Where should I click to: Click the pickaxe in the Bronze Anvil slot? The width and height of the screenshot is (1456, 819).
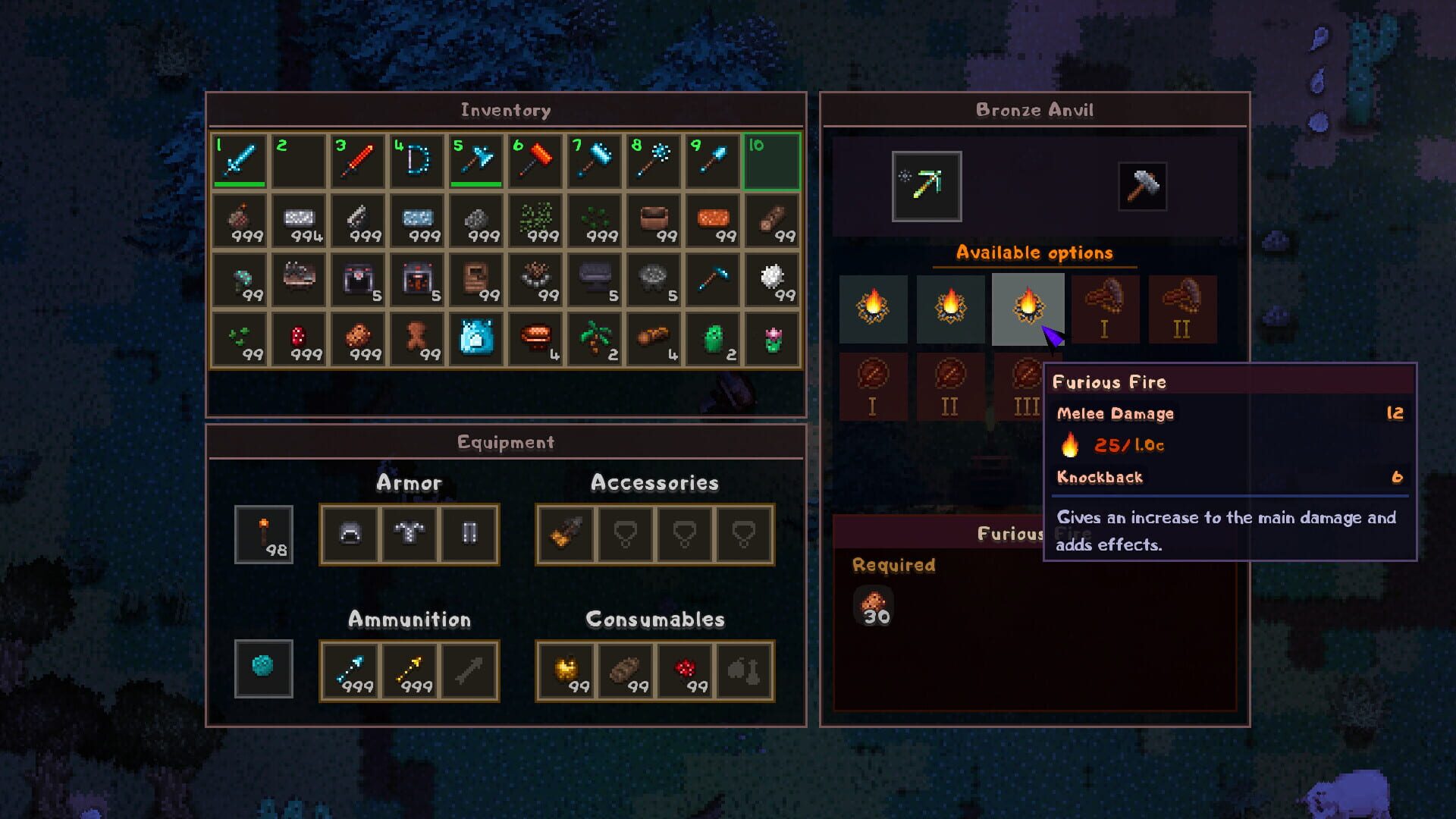[x=927, y=187]
